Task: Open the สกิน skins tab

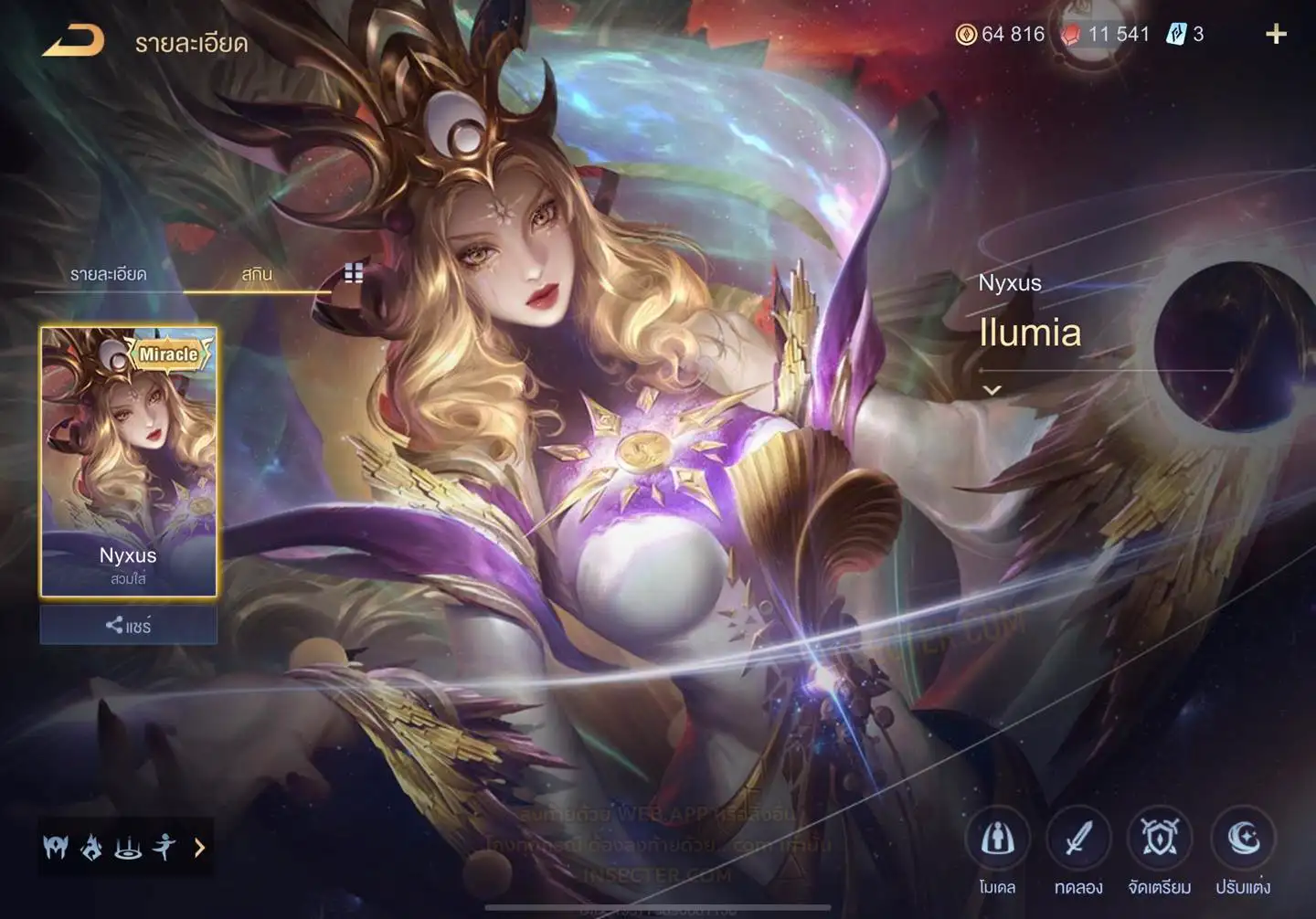Action: (257, 274)
